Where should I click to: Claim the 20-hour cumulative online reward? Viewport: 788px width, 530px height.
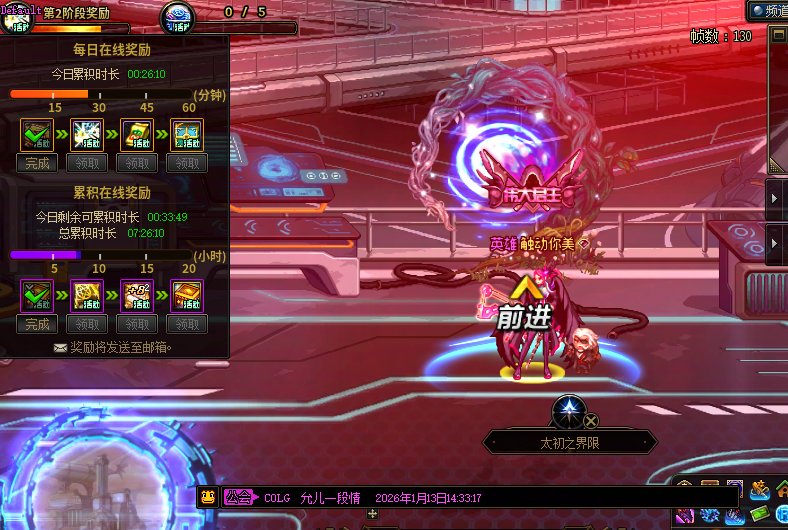coord(187,324)
